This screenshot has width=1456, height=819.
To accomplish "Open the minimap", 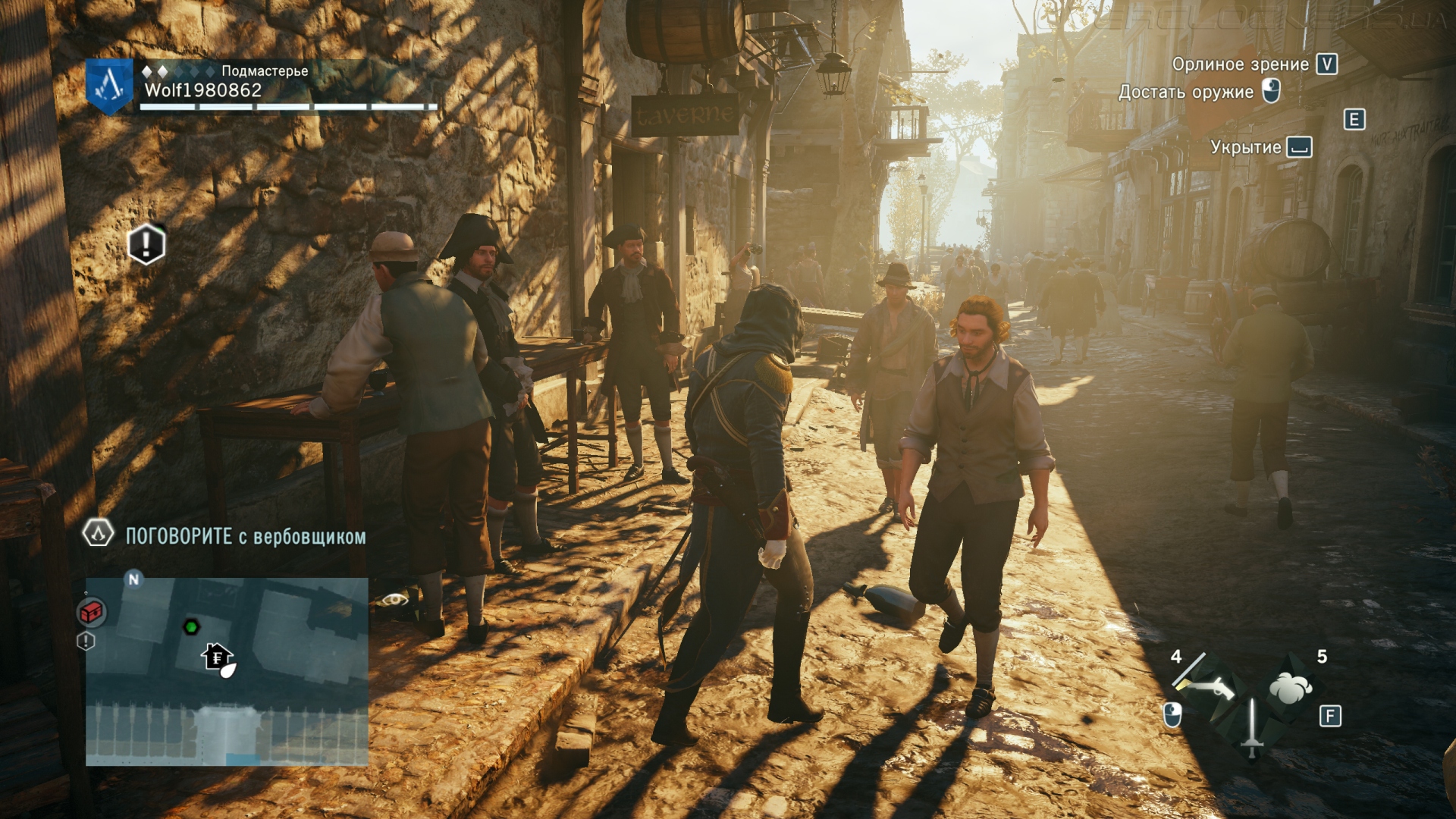I will pos(227,671).
